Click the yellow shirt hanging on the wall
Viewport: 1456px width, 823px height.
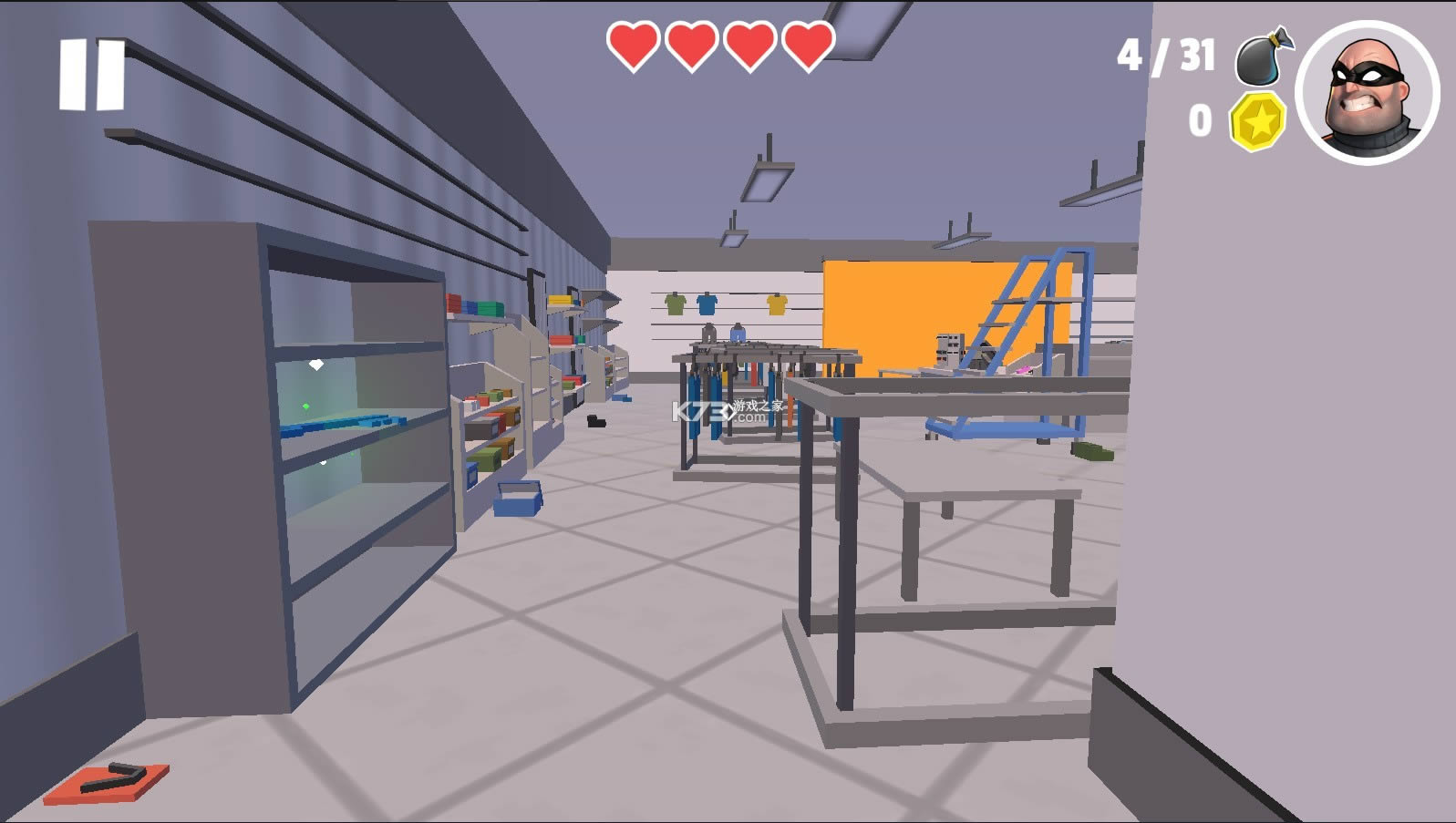[x=778, y=305]
